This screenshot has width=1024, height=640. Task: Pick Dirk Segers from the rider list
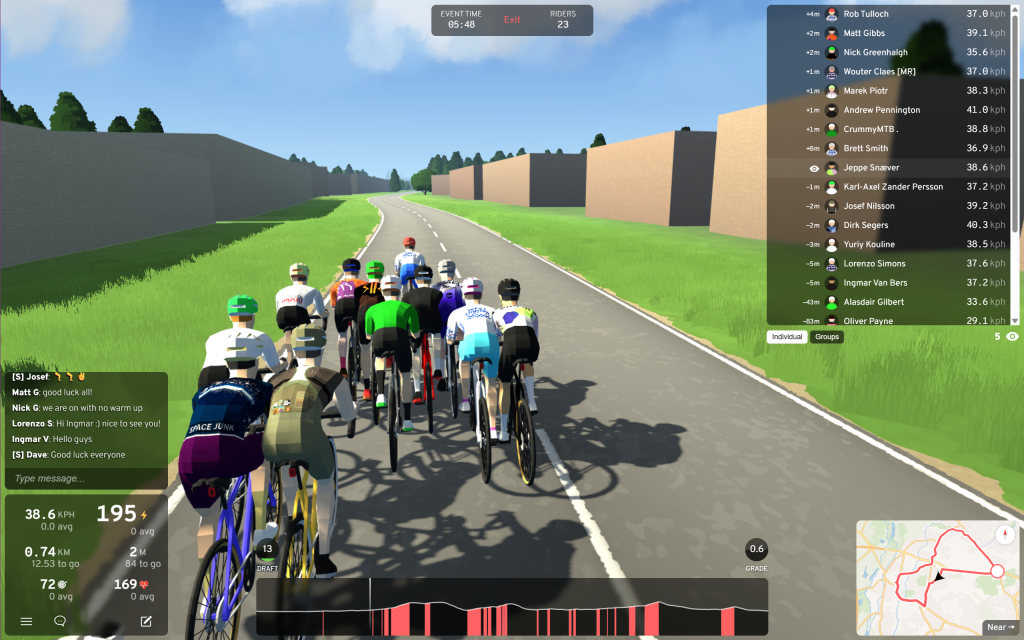(866, 225)
